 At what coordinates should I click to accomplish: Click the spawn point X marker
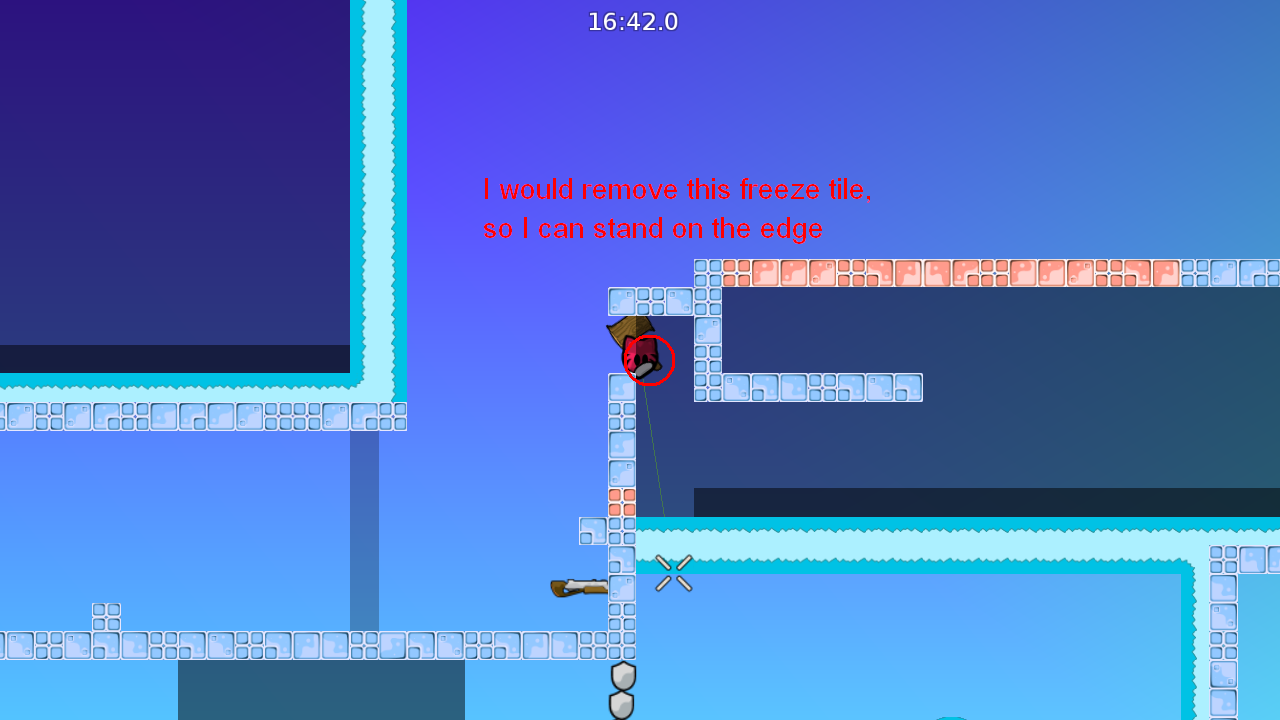[672, 573]
